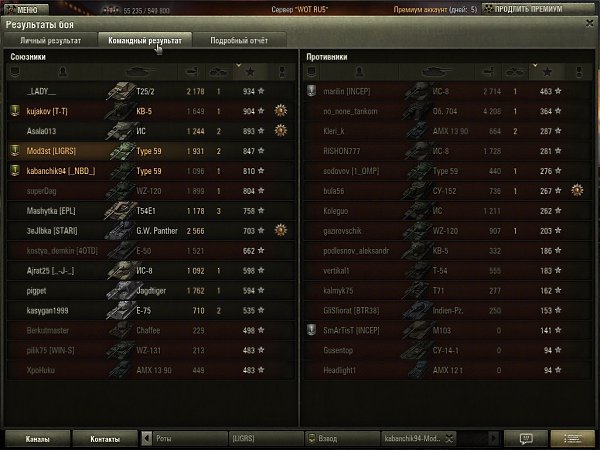Open the Контакты contacts button
Screen dimensions: 600x450
coord(105,438)
